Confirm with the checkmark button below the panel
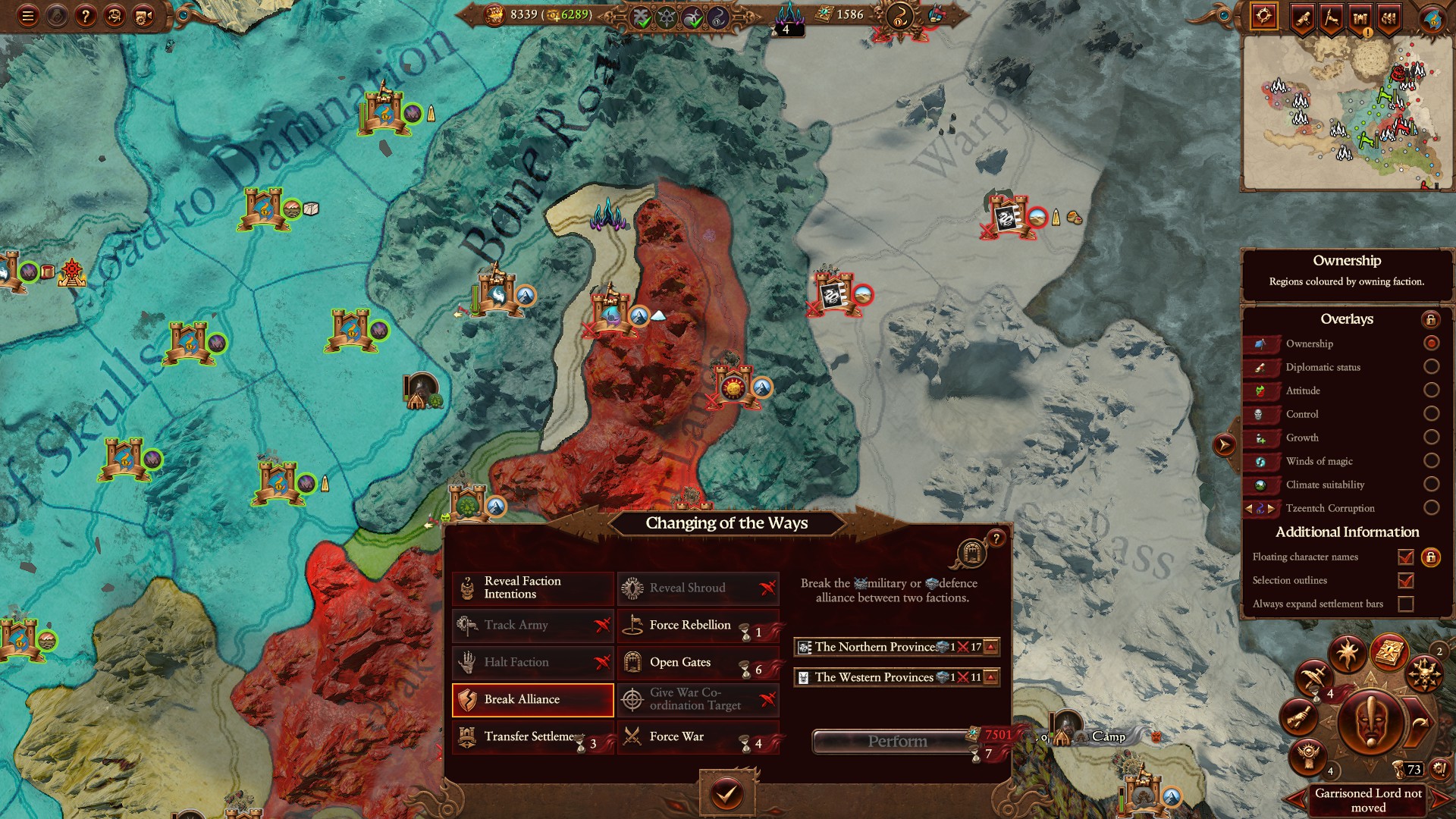 point(726,794)
